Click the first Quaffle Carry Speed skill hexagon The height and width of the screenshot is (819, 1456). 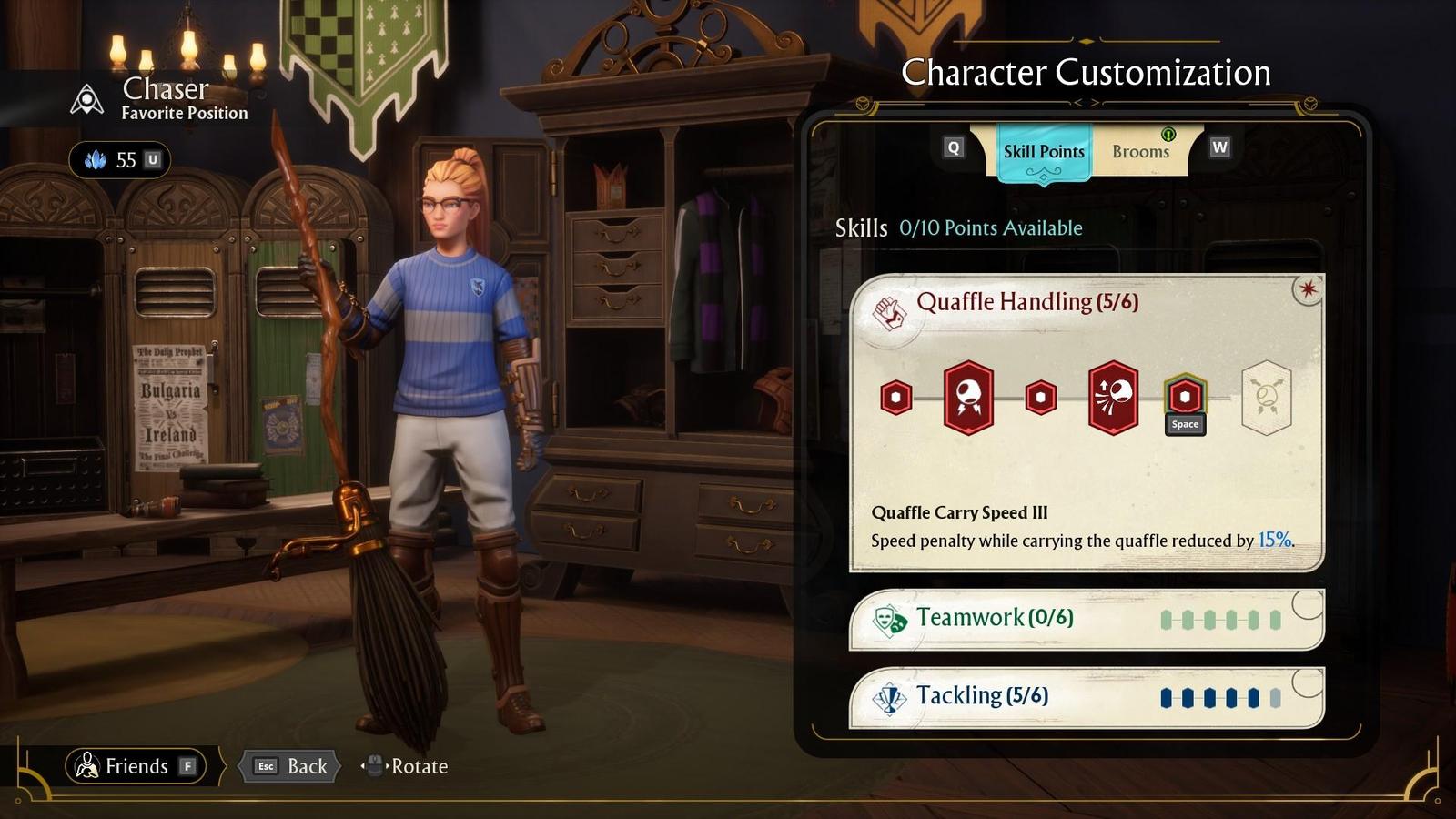point(896,397)
